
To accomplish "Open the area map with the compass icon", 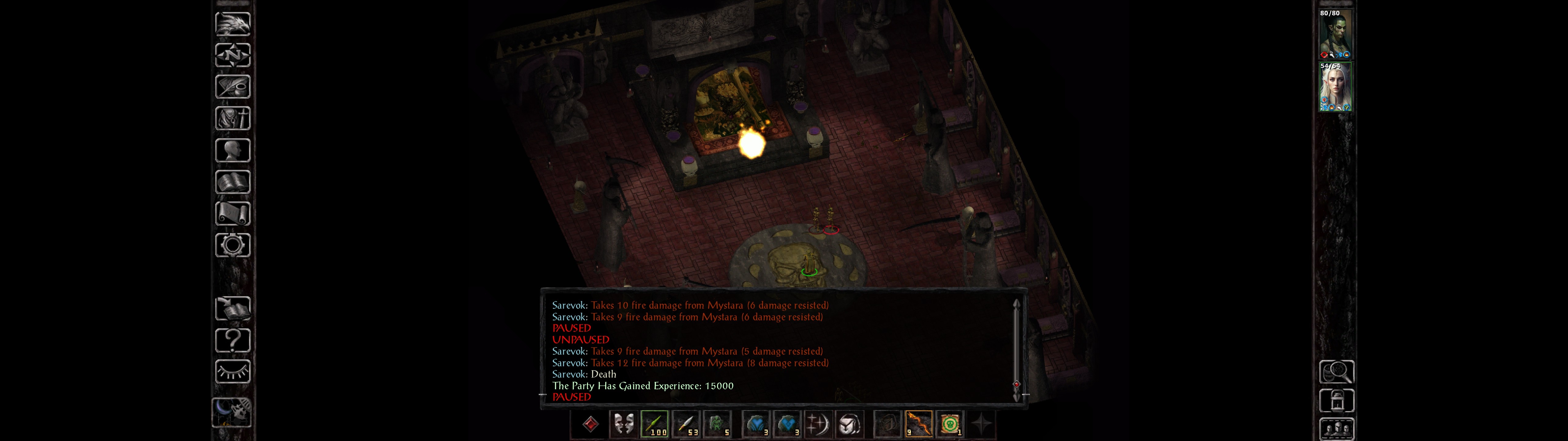I will [x=232, y=55].
